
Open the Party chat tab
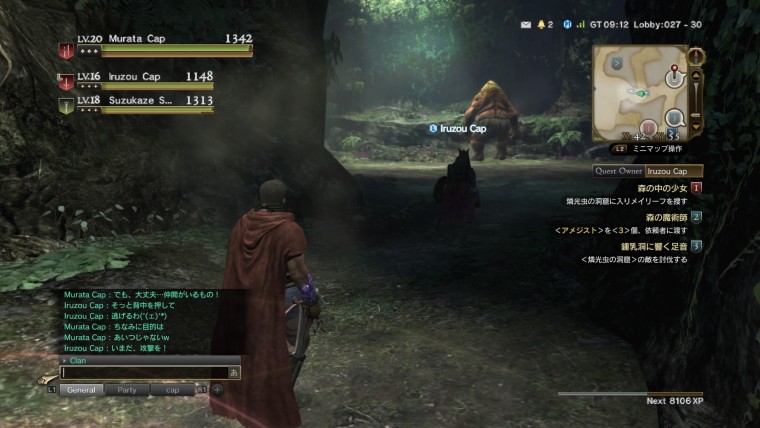(x=127, y=389)
